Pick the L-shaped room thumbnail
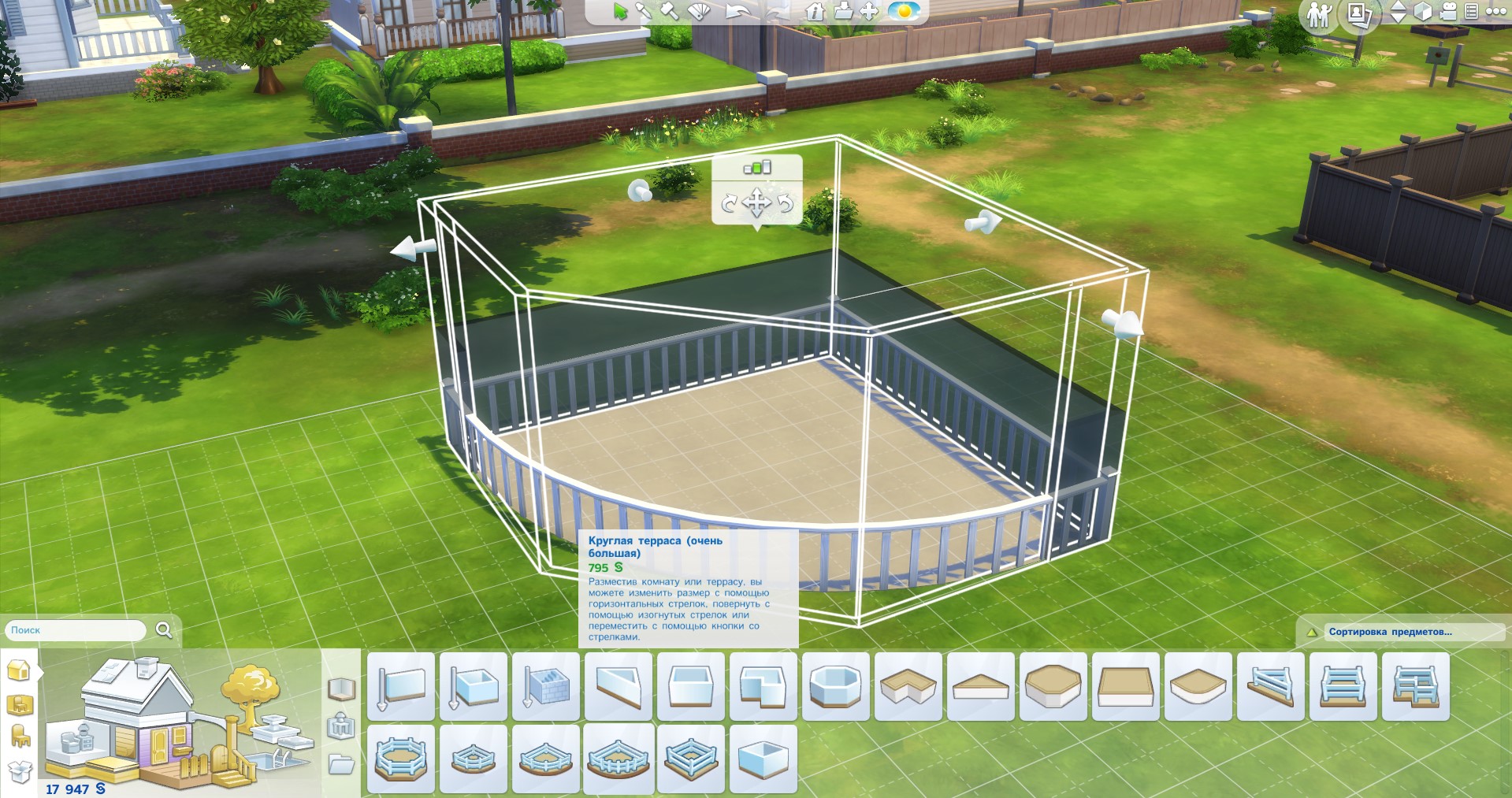 click(763, 686)
